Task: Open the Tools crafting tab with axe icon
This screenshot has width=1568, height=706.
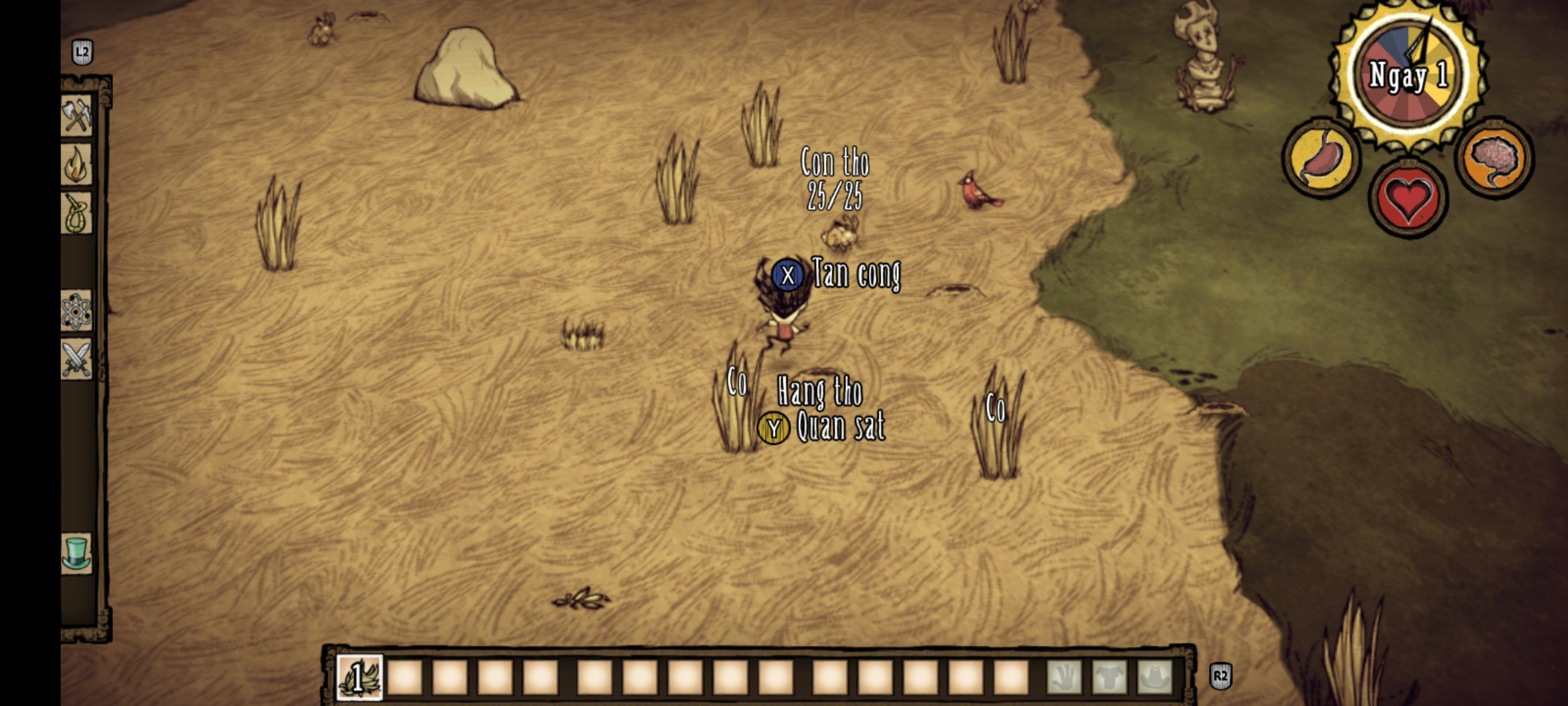Action: pos(77,117)
